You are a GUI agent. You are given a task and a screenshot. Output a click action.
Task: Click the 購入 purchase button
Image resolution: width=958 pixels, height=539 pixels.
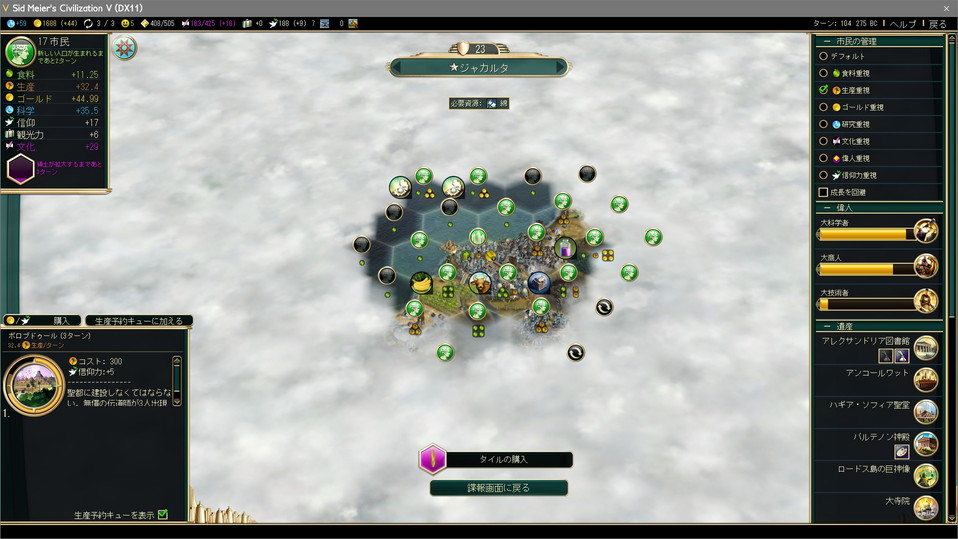pos(58,321)
